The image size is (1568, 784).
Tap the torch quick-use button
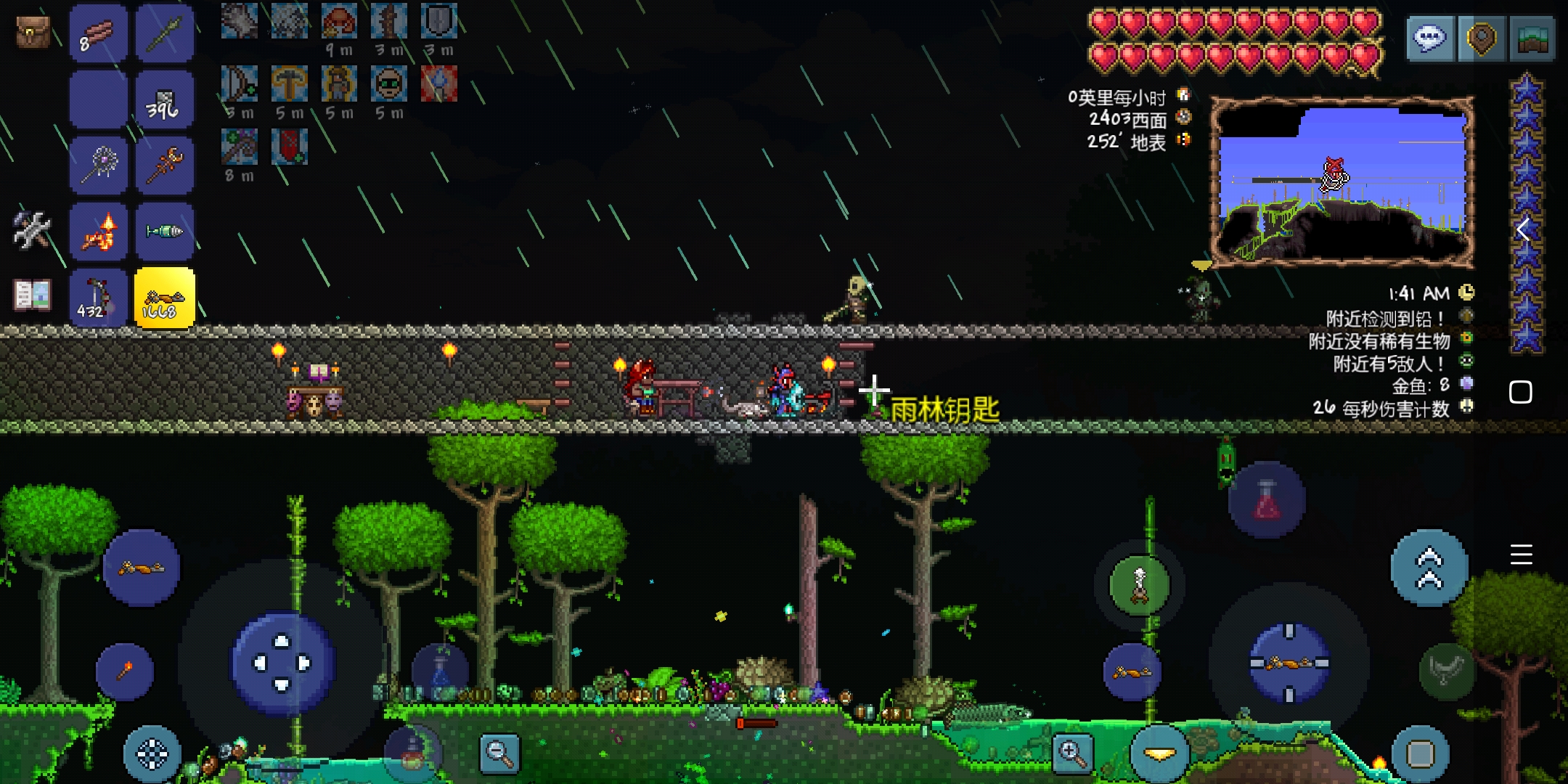[124, 671]
